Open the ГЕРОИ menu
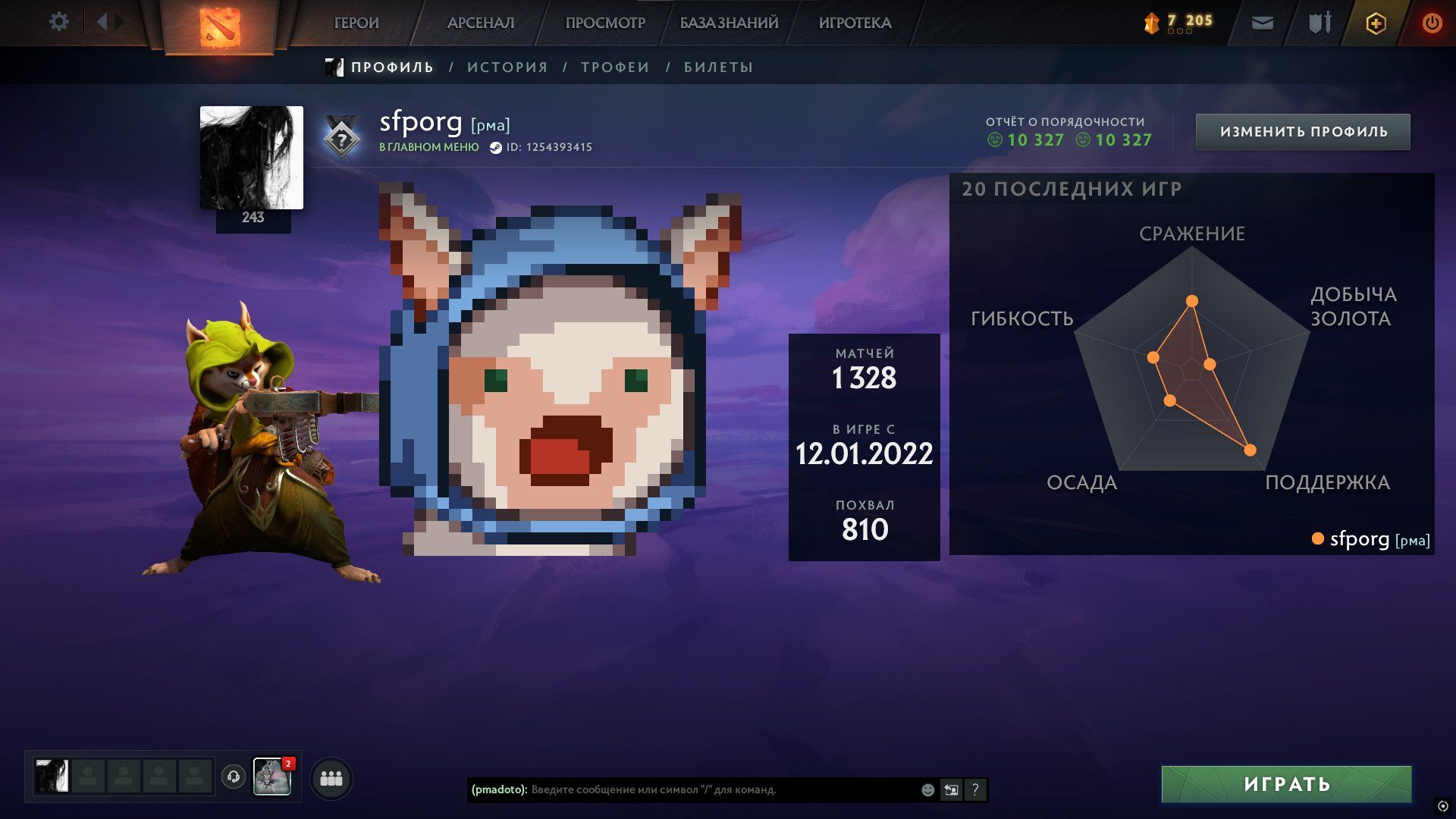1456x819 pixels. click(x=356, y=24)
